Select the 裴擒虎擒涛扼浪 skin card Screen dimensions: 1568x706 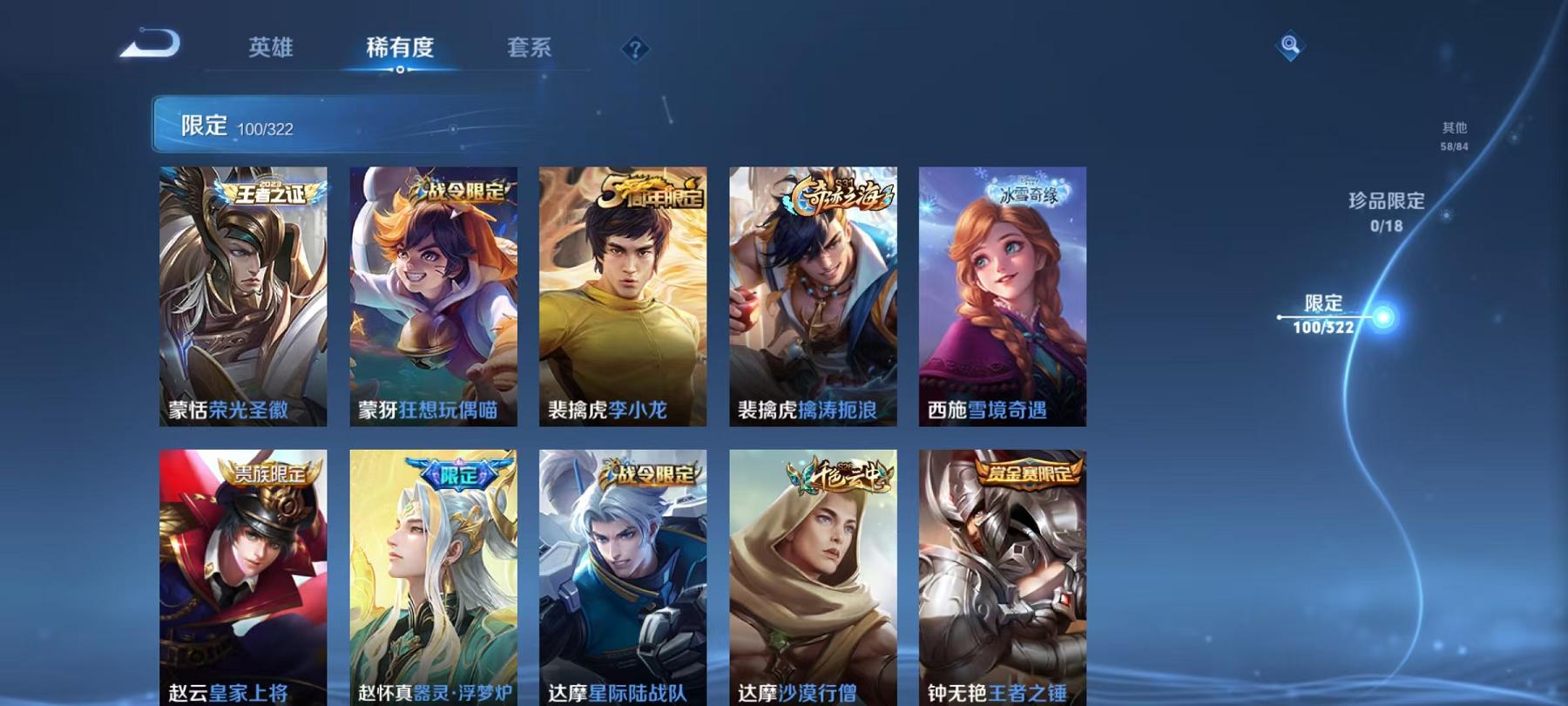click(x=812, y=296)
